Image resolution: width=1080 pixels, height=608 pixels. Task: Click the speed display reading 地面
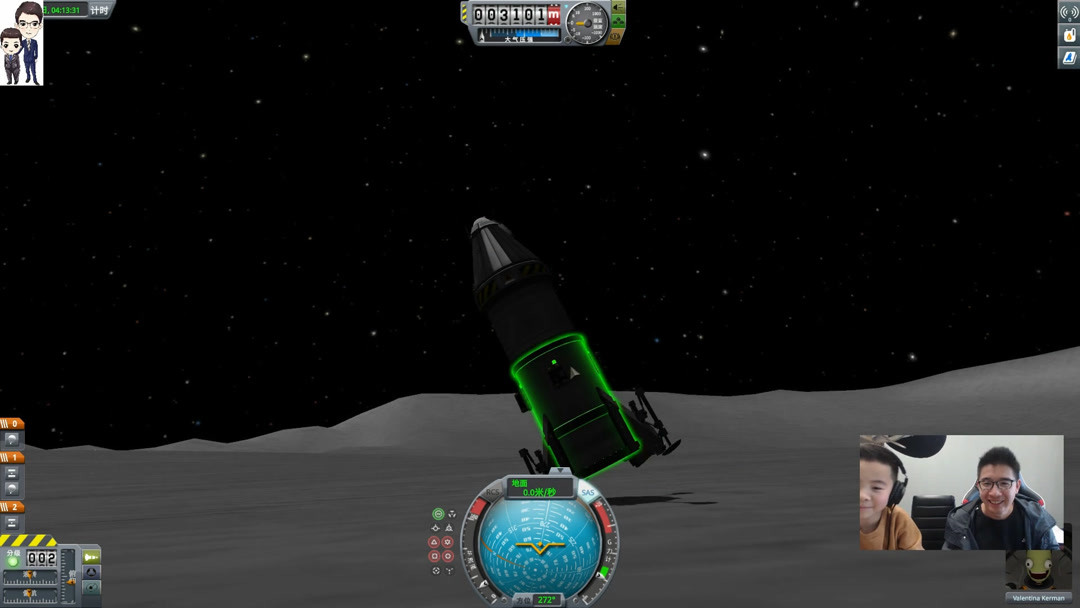tap(540, 487)
